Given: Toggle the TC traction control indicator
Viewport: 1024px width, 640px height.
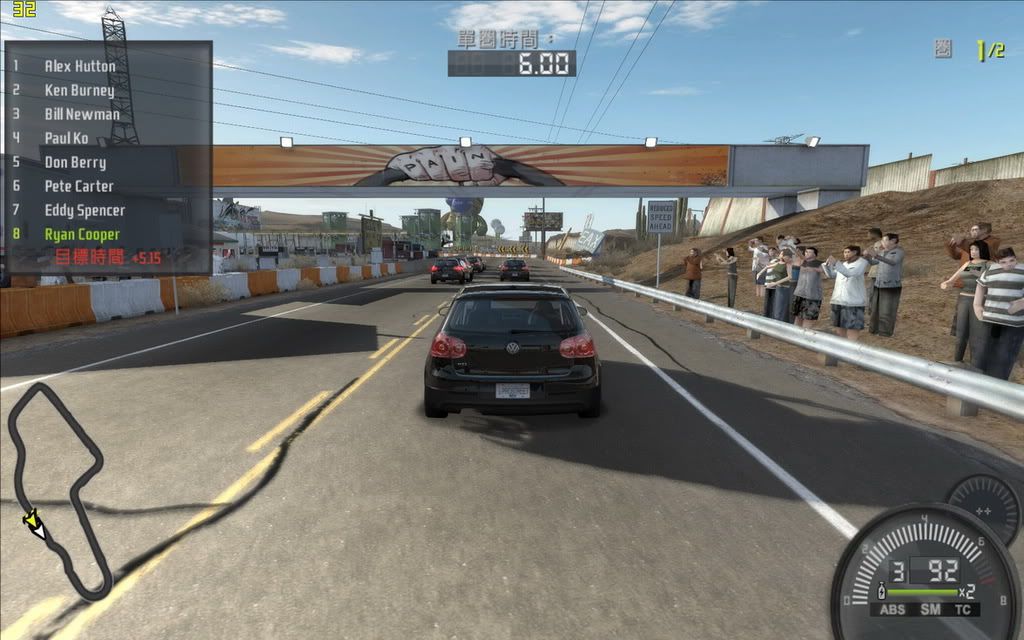Looking at the screenshot, I should pos(962,609).
